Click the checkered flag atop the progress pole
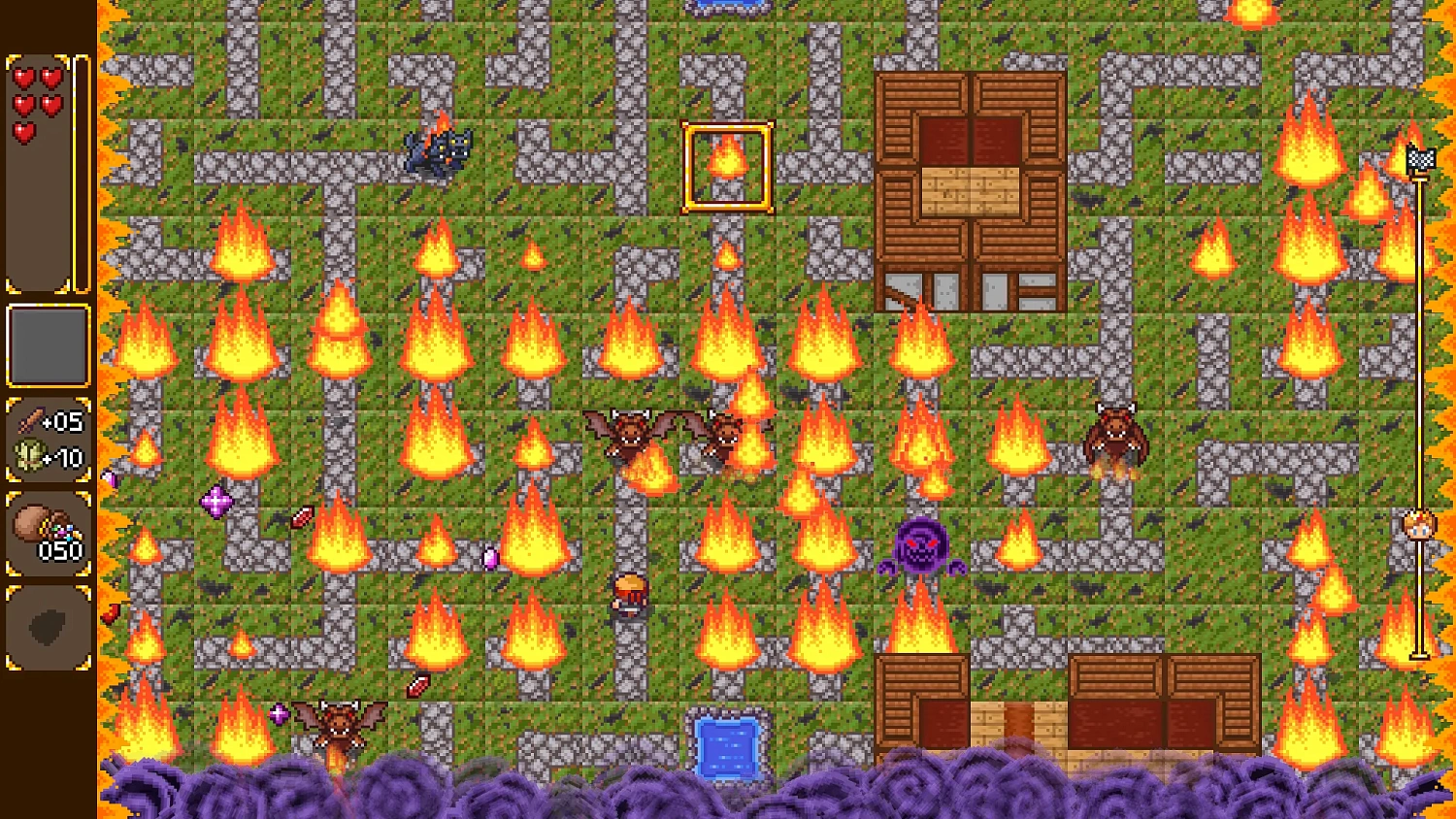Screen dimensions: 1456x819 point(1421,158)
